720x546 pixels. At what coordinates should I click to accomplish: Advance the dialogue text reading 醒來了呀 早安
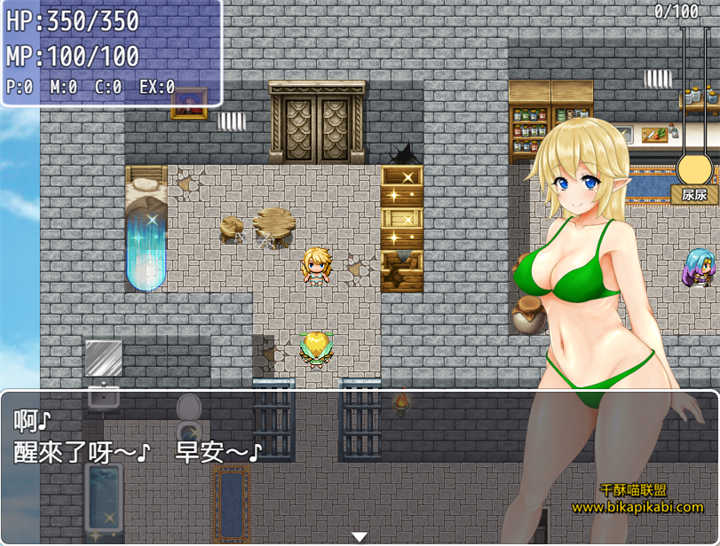point(140,452)
